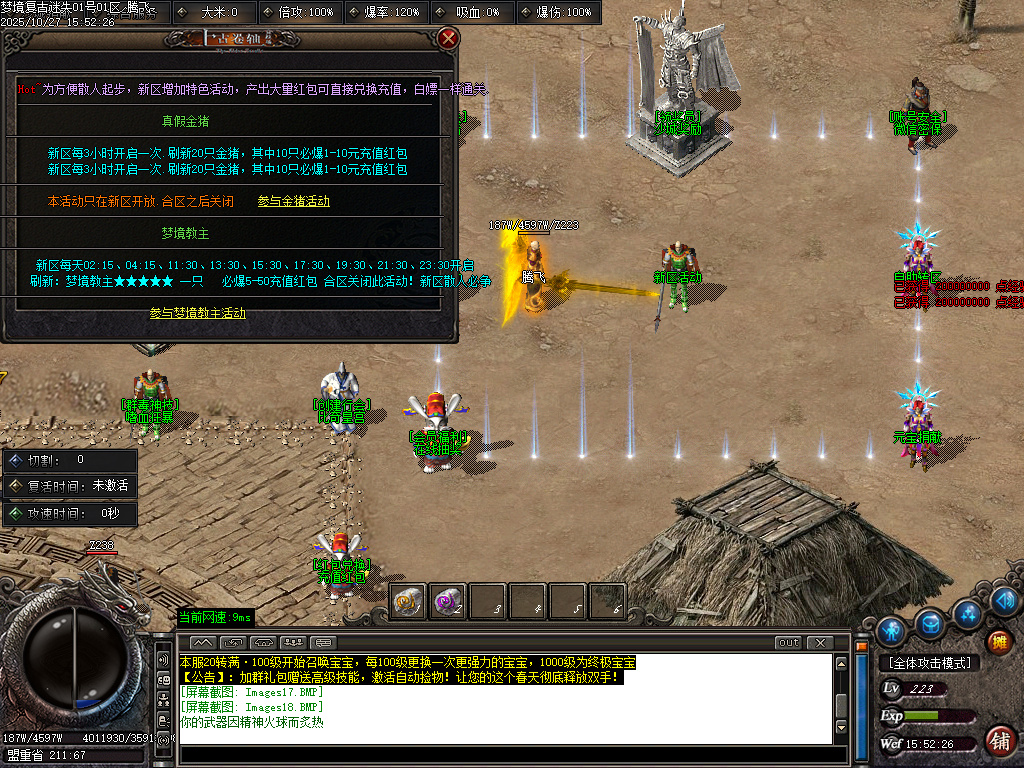Switch the 全体攻击模式 attack mode
This screenshot has height=768, width=1024.
coord(928,663)
